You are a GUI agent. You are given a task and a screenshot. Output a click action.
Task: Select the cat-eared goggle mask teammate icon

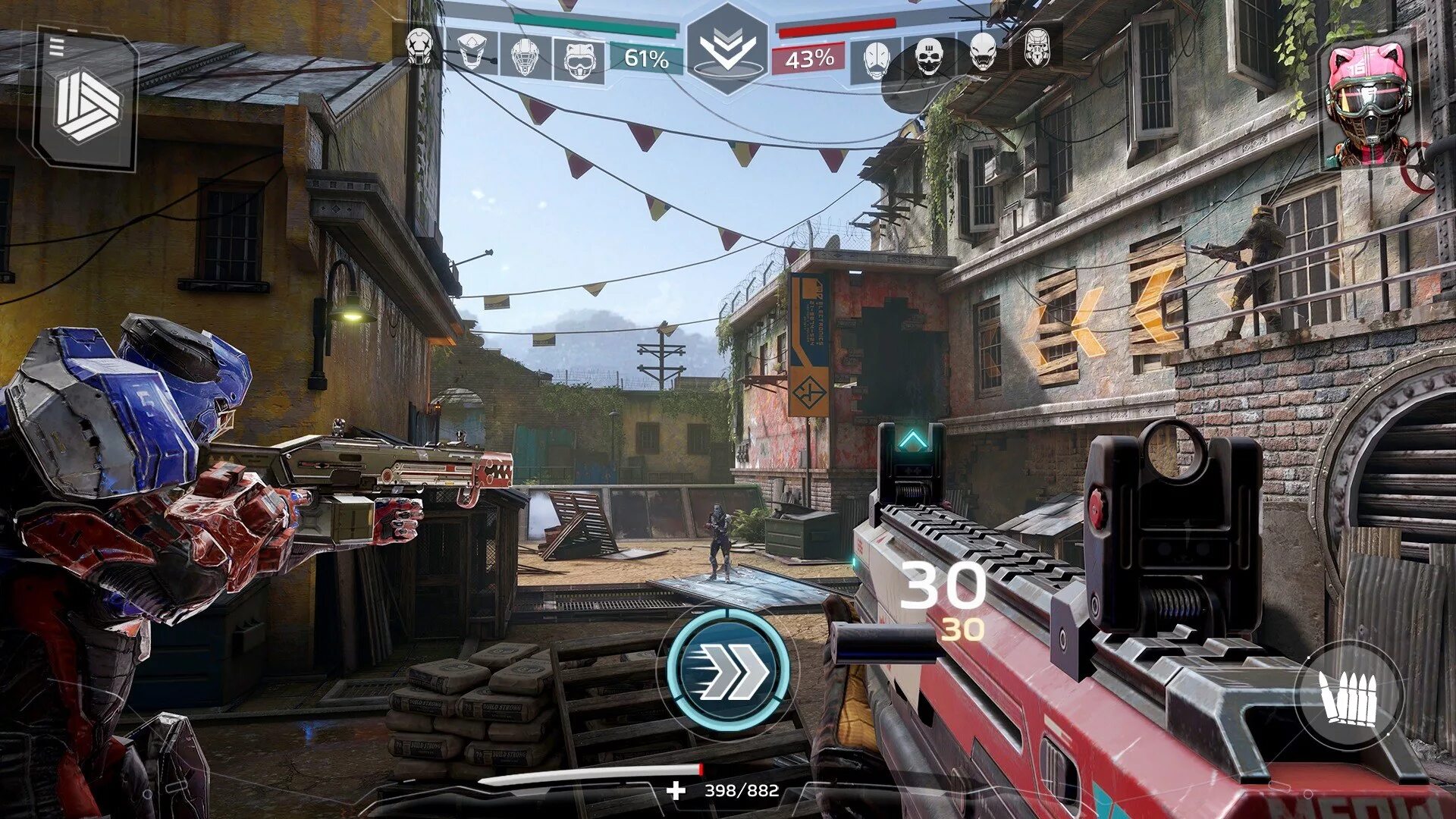pos(579,58)
